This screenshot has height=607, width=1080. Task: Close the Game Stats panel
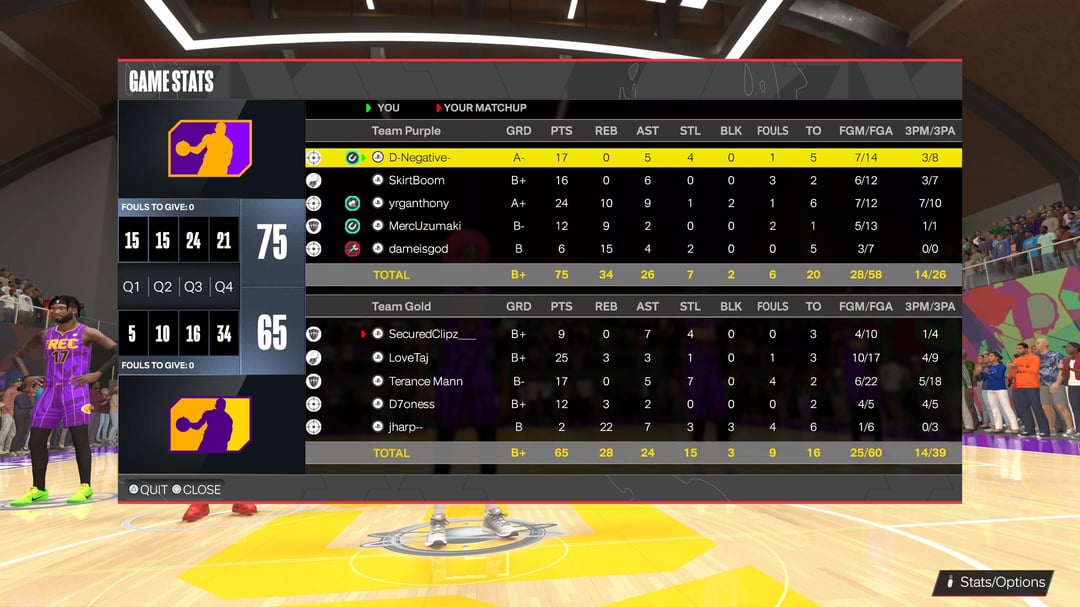pyautogui.click(x=197, y=489)
